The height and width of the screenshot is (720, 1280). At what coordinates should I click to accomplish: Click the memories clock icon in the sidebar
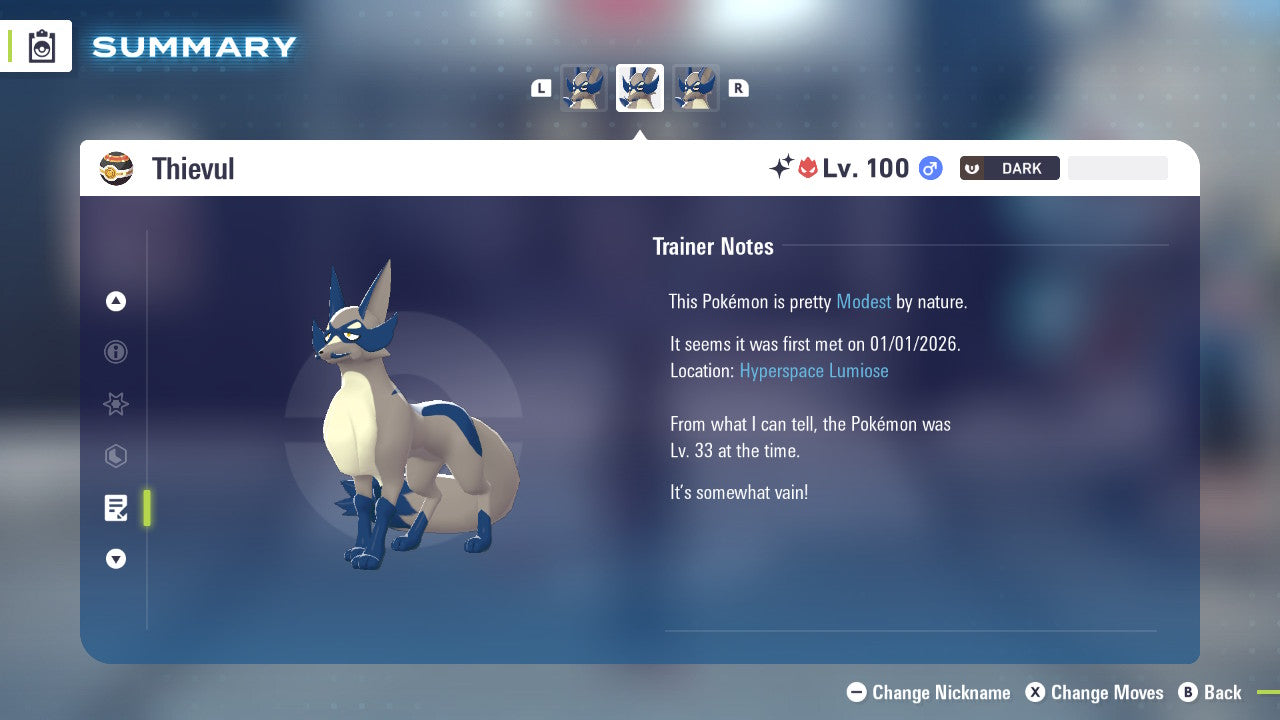pos(115,456)
